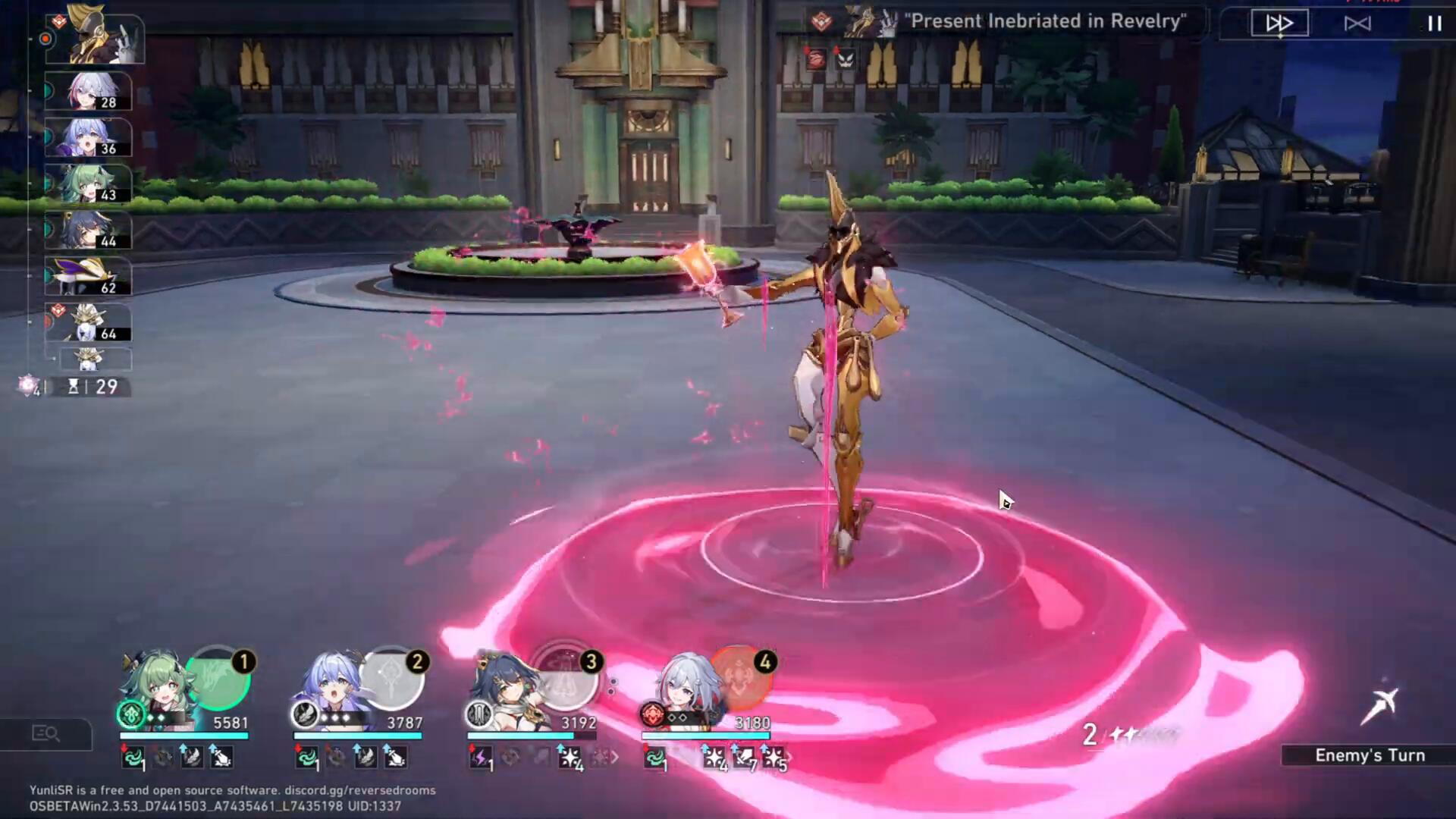Screen dimensions: 1456x819
Task: Activate the green ultimate numbered 1
Action: (x=218, y=679)
